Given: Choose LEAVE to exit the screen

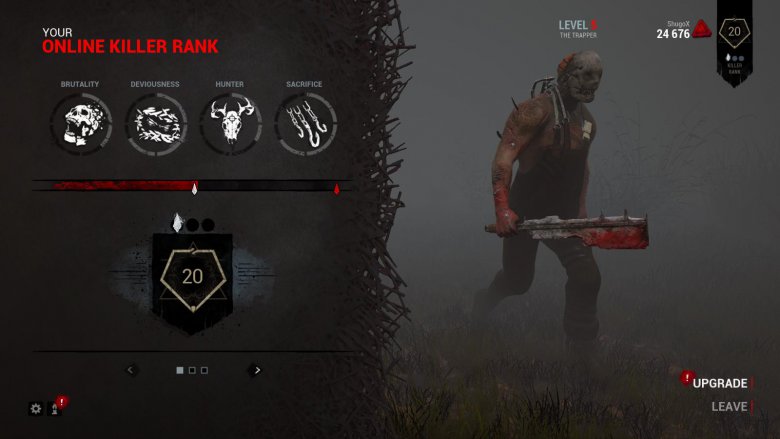Looking at the screenshot, I should pos(729,407).
